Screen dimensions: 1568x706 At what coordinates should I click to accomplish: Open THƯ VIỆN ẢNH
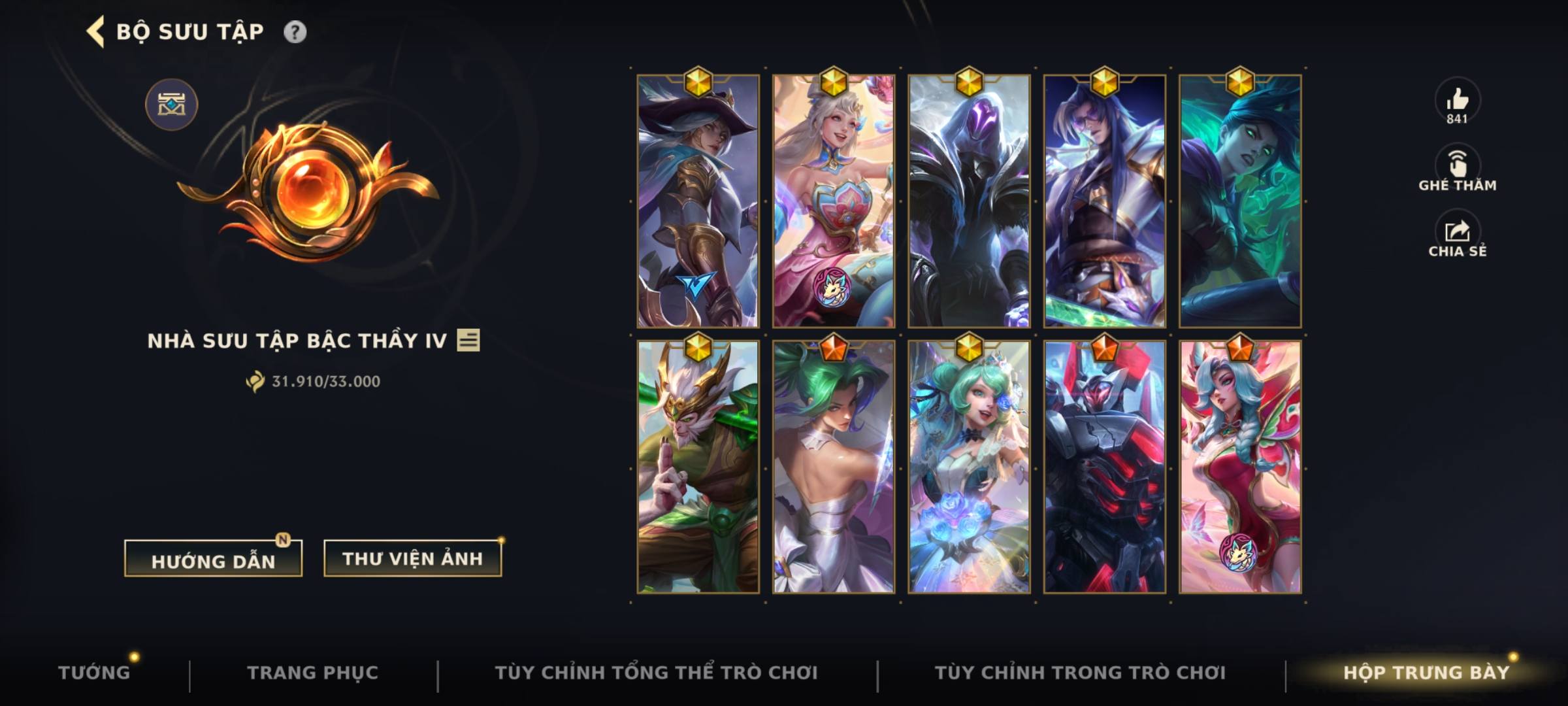coord(413,559)
